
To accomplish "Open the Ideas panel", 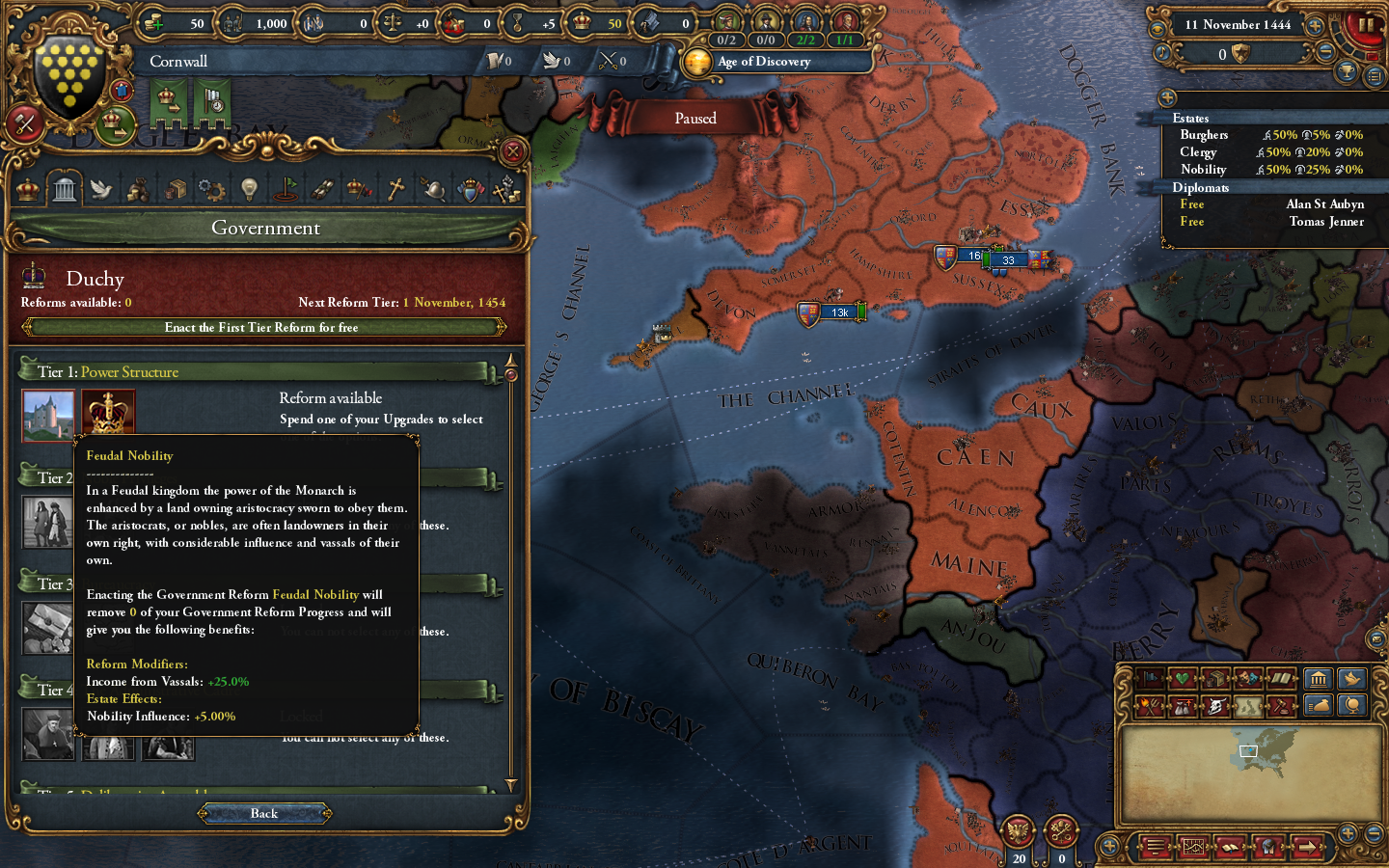I will 248,188.
